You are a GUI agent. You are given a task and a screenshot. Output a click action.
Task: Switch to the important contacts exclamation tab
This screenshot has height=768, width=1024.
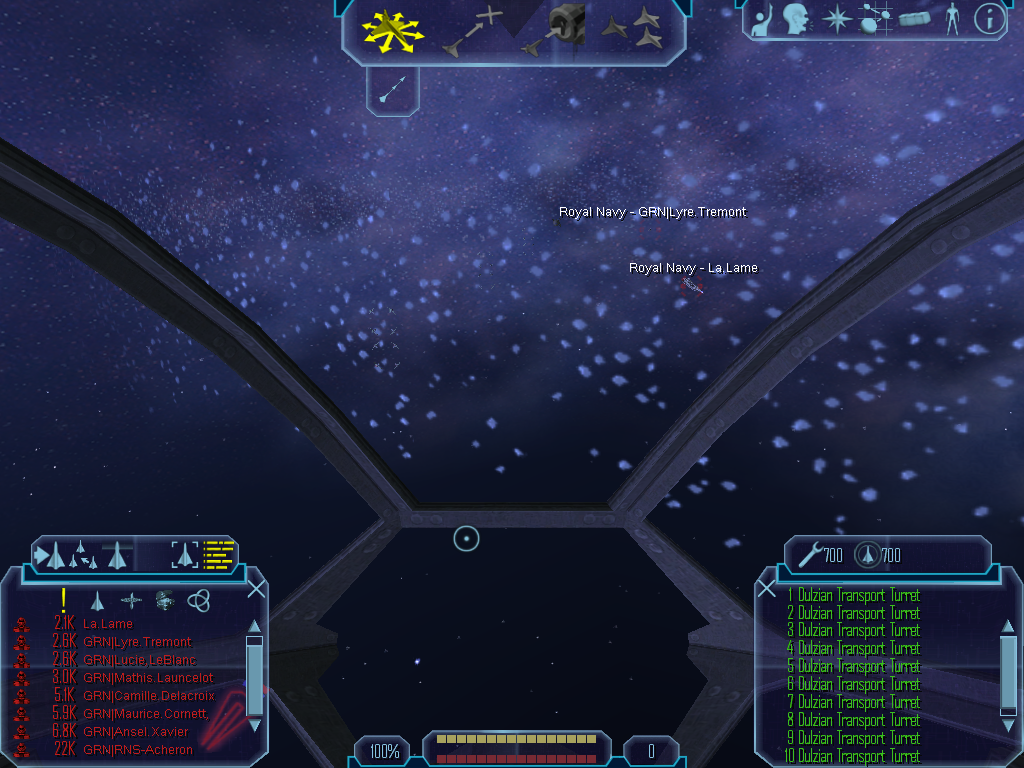pos(64,599)
